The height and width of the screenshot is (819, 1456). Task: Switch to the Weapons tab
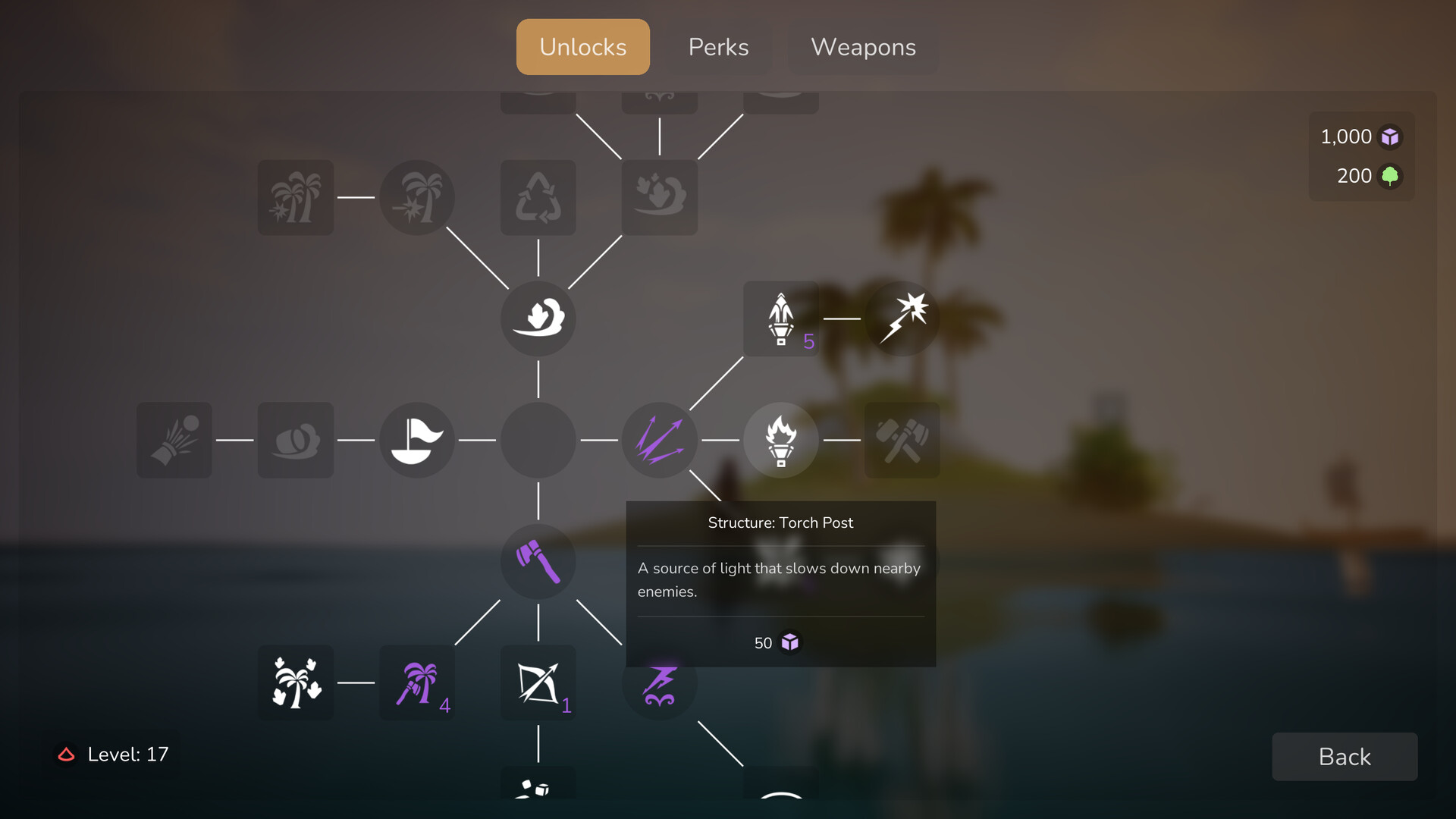click(863, 47)
